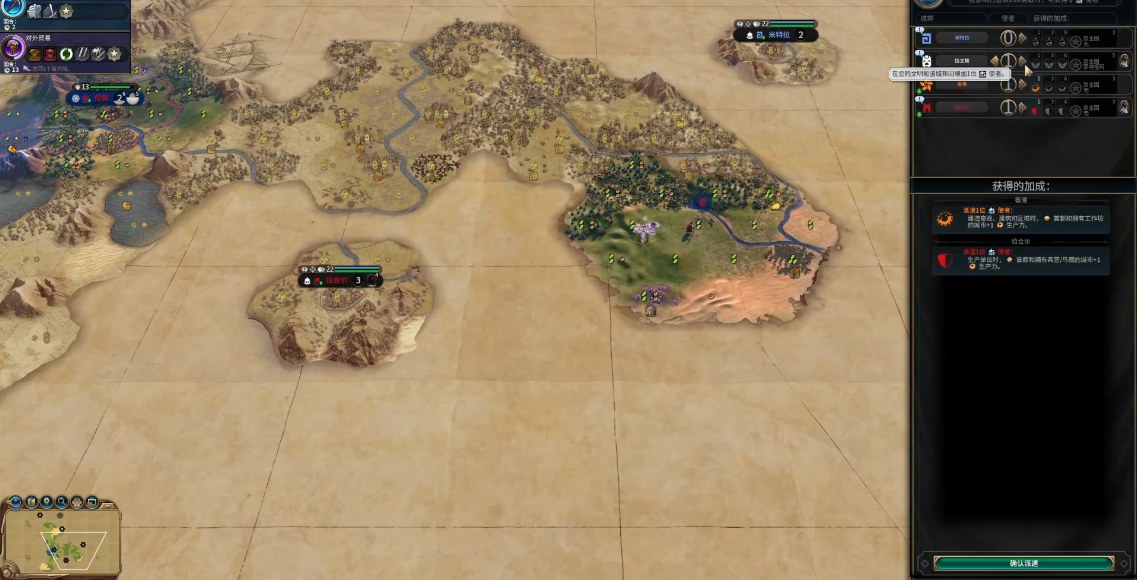Screen dimensions: 1137x580
Task: Remove an envoy from the white-icon city-state
Action: coord(995,61)
